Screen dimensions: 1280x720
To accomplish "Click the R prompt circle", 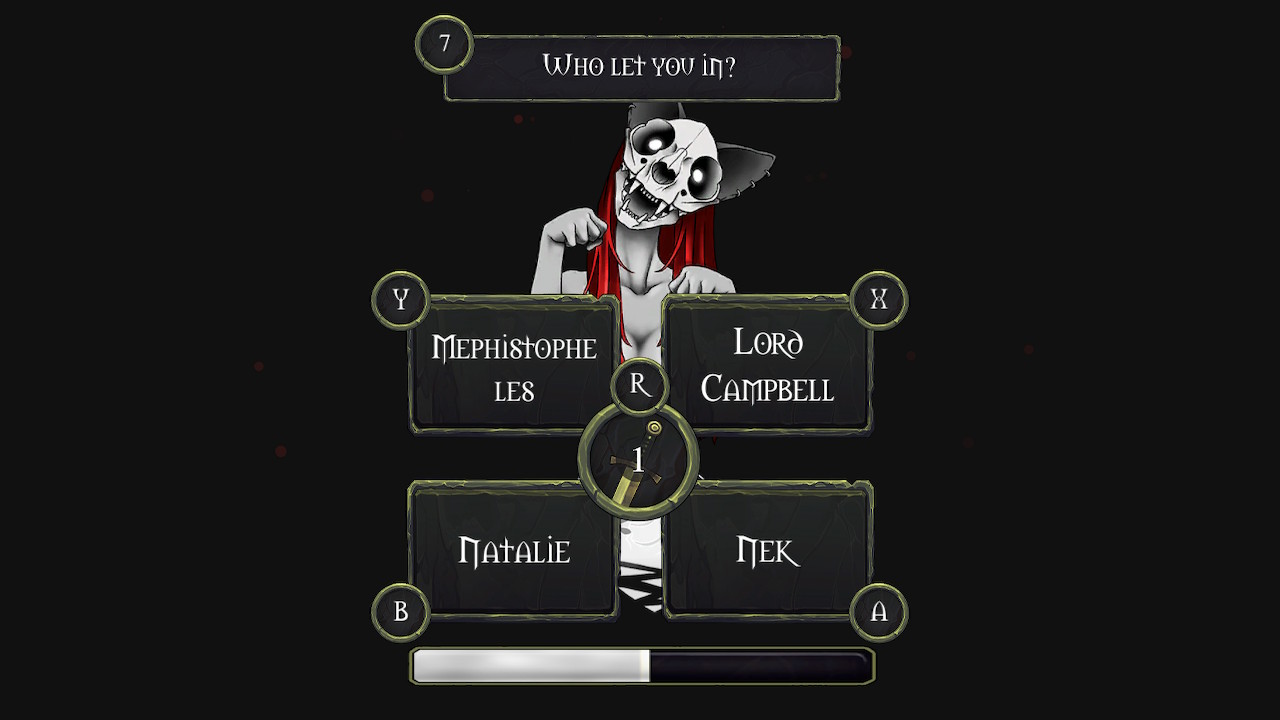I will tap(639, 383).
